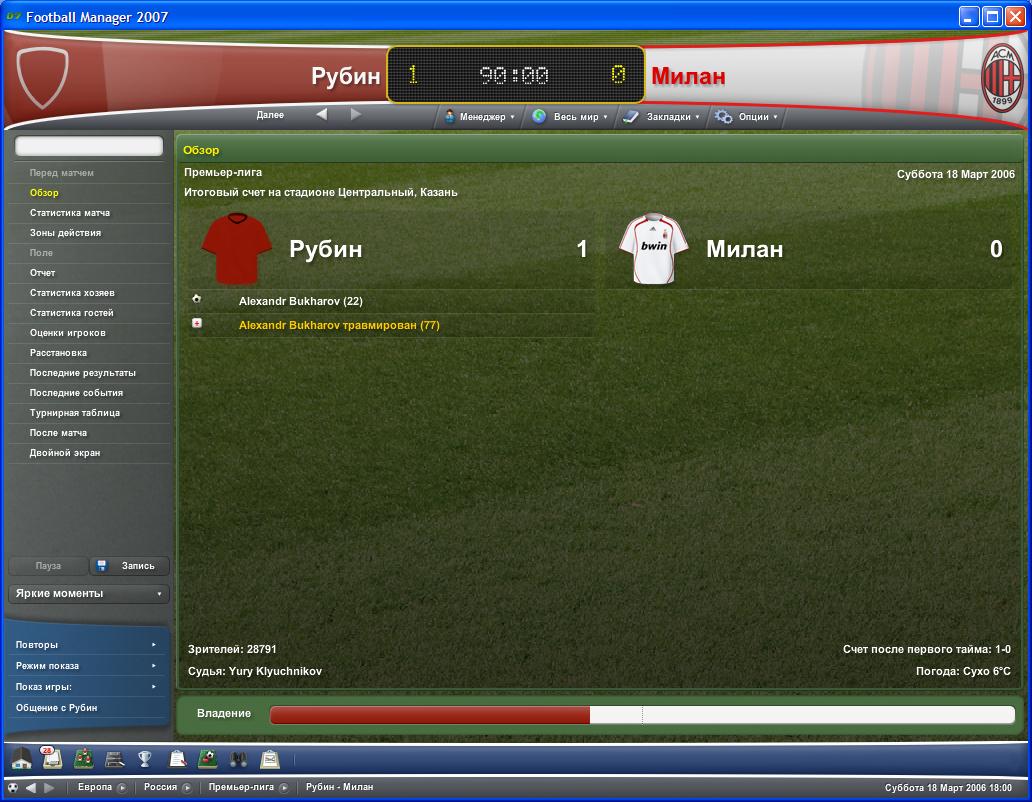Open the Весь мир menu
Viewport: 1032px width, 802px height.
(569, 117)
